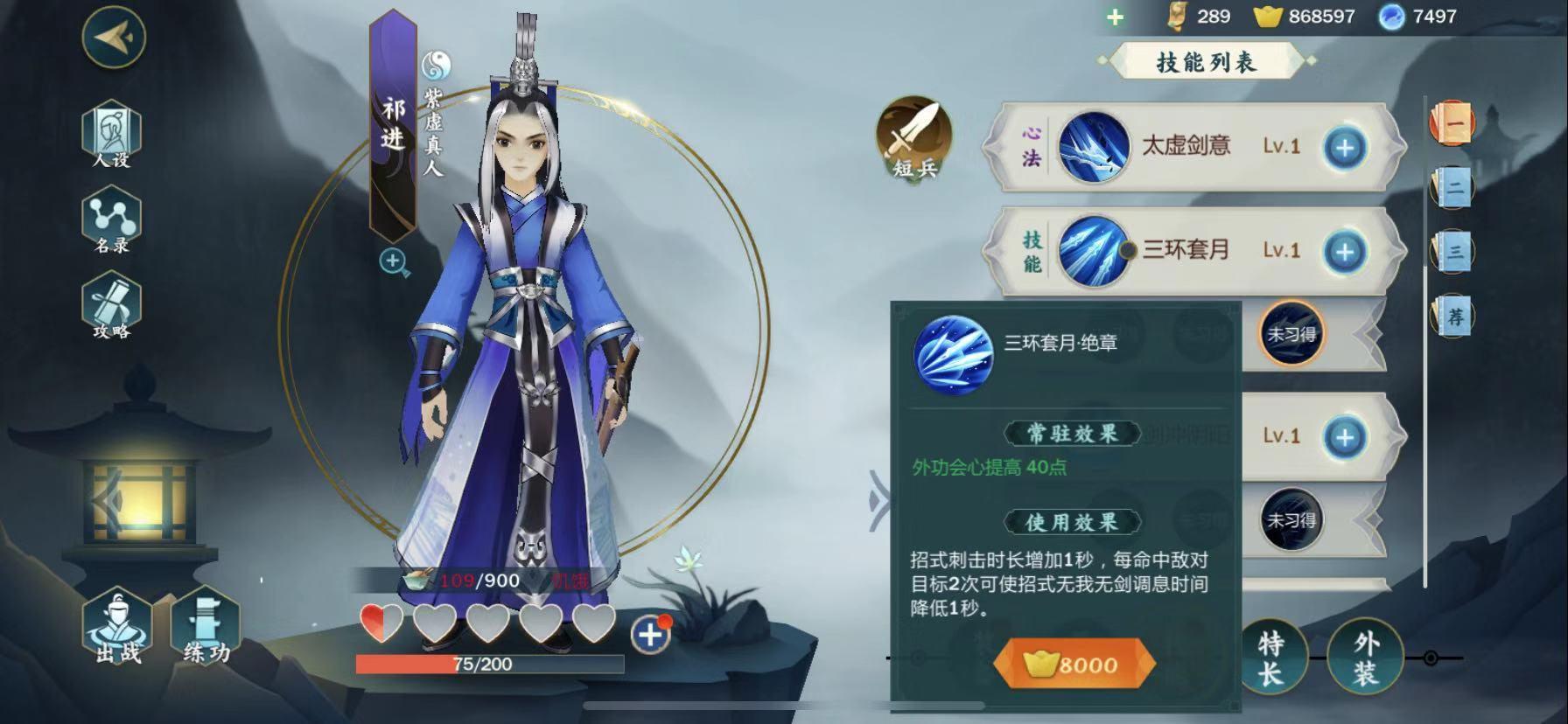Image resolution: width=1568 pixels, height=724 pixels.
Task: Tap the lower 未习得 skill slot
Action: click(1292, 519)
